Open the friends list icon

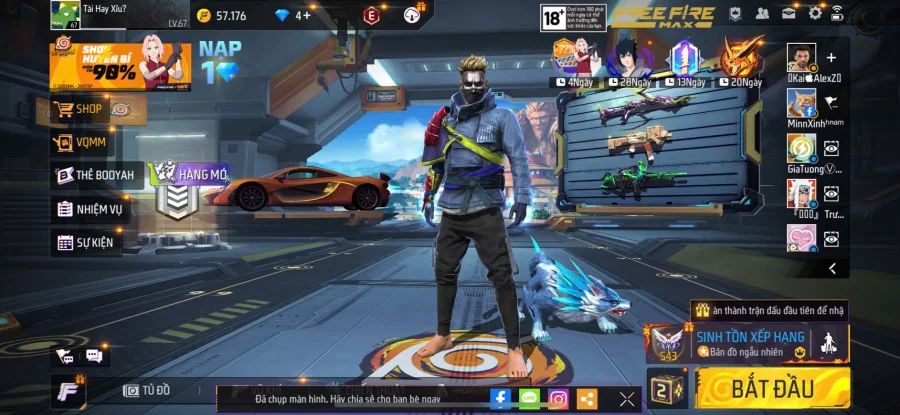coord(763,13)
